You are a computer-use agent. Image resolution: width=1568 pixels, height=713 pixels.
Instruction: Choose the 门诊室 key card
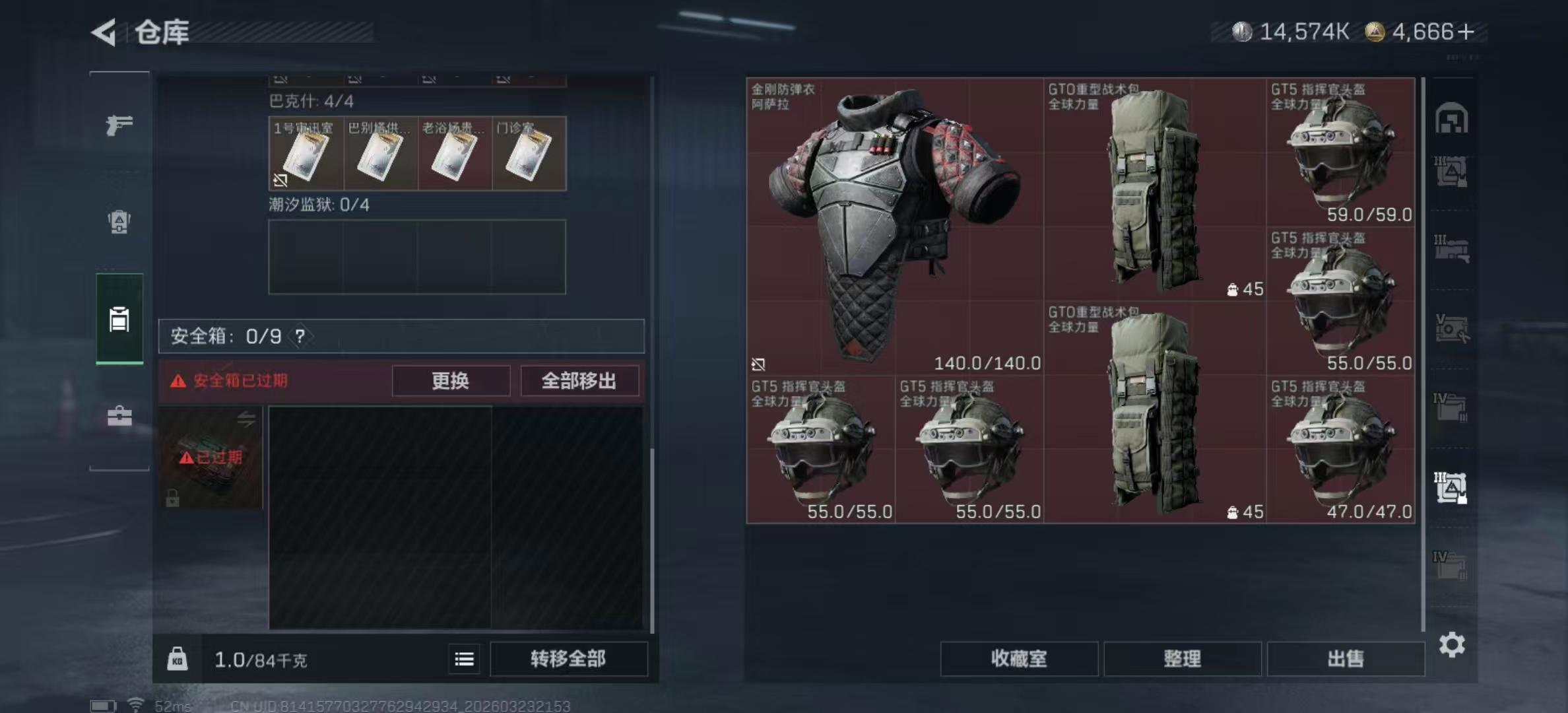point(529,154)
